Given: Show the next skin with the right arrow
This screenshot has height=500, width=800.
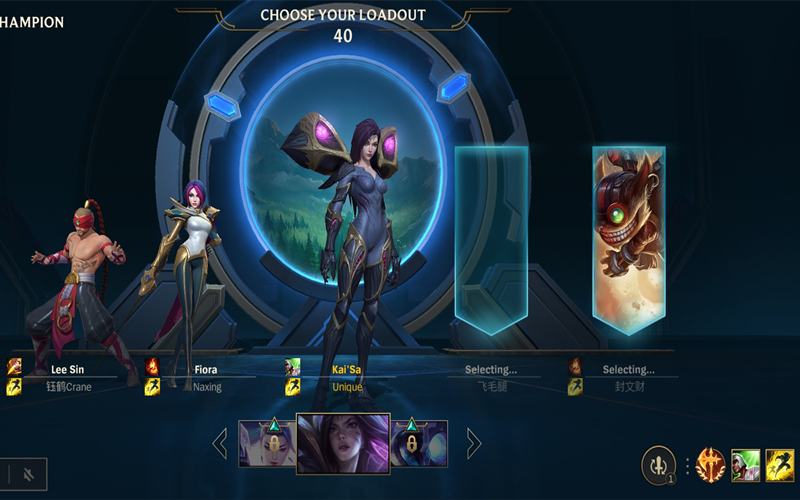Looking at the screenshot, I should click(474, 443).
